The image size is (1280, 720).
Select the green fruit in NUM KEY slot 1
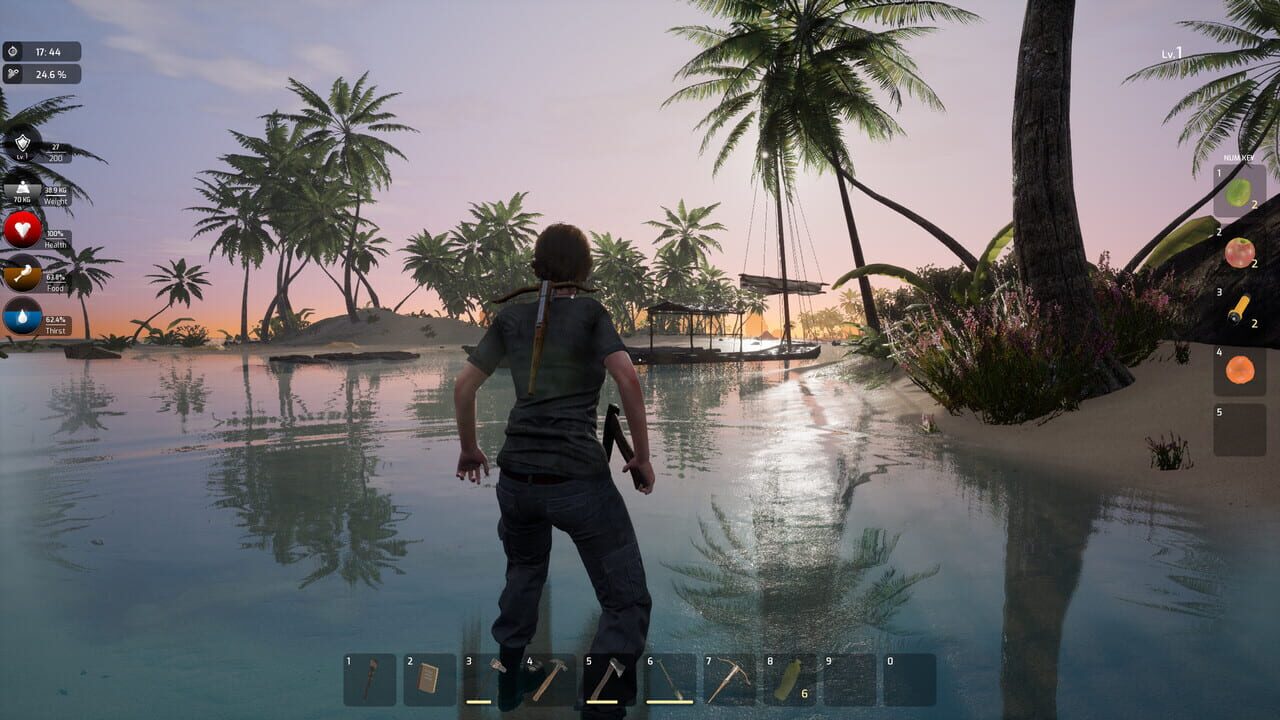click(x=1240, y=195)
